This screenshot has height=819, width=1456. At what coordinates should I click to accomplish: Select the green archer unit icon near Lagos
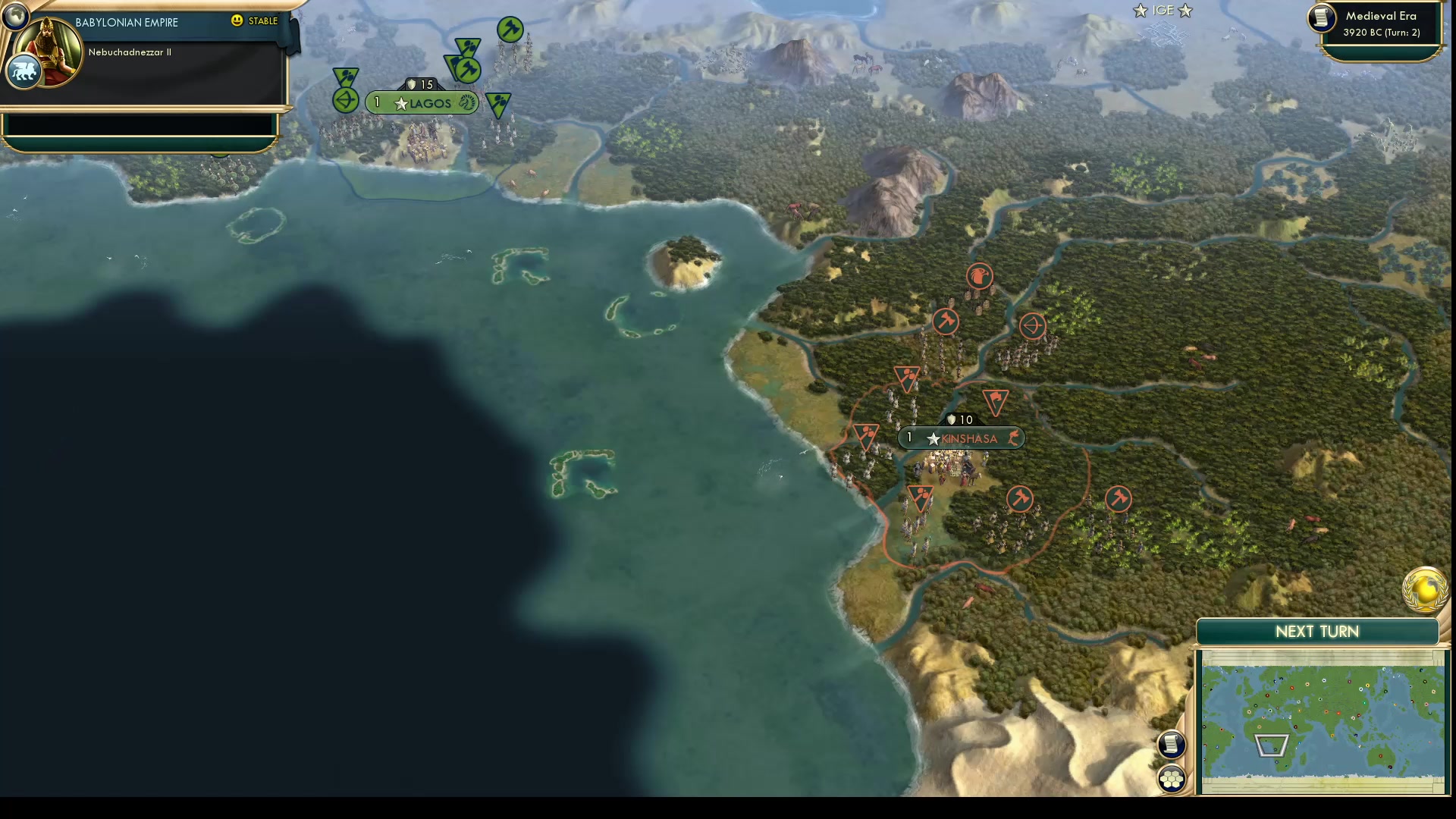click(345, 99)
